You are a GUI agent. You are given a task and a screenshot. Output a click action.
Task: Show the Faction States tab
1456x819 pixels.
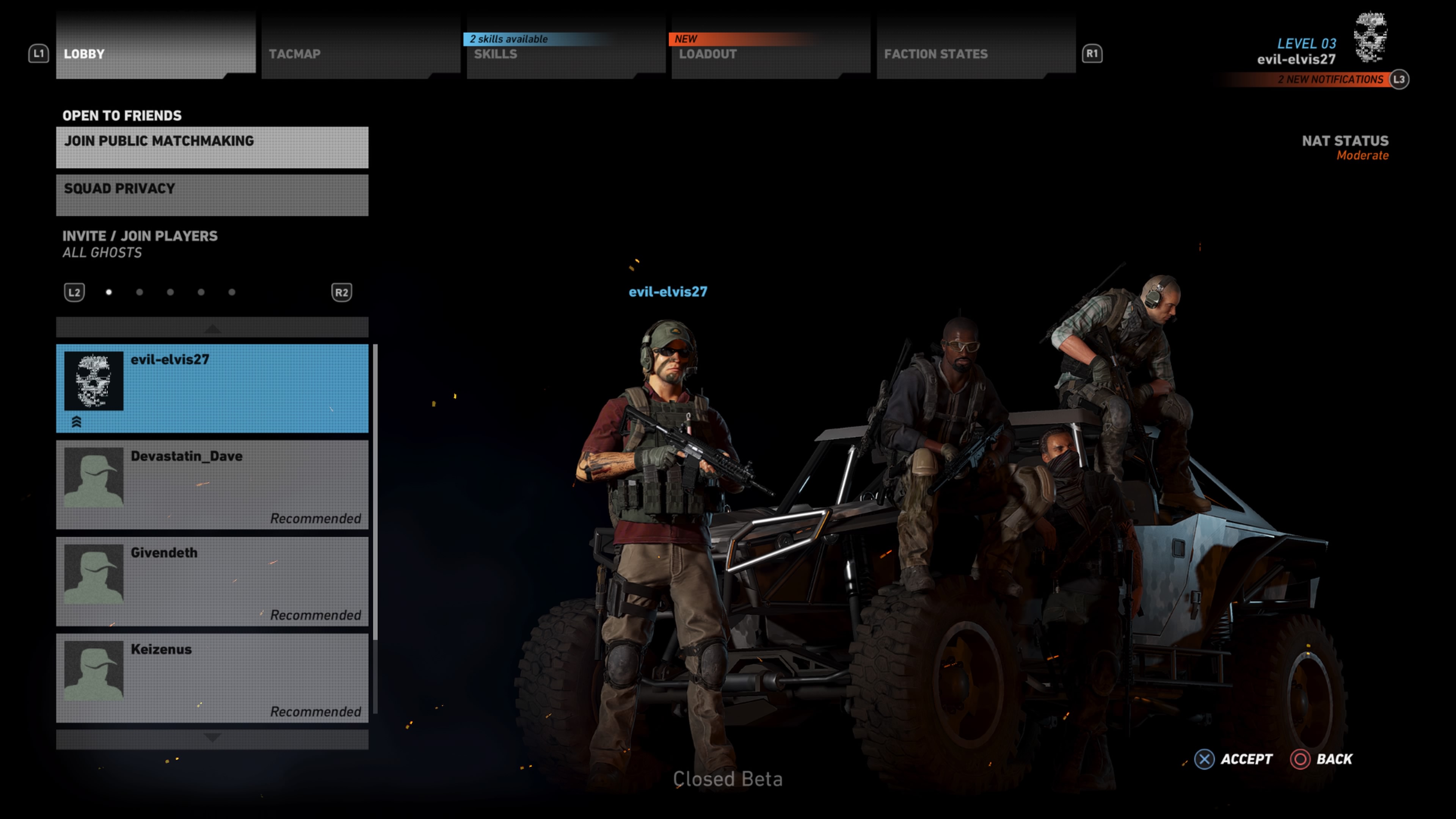975,53
